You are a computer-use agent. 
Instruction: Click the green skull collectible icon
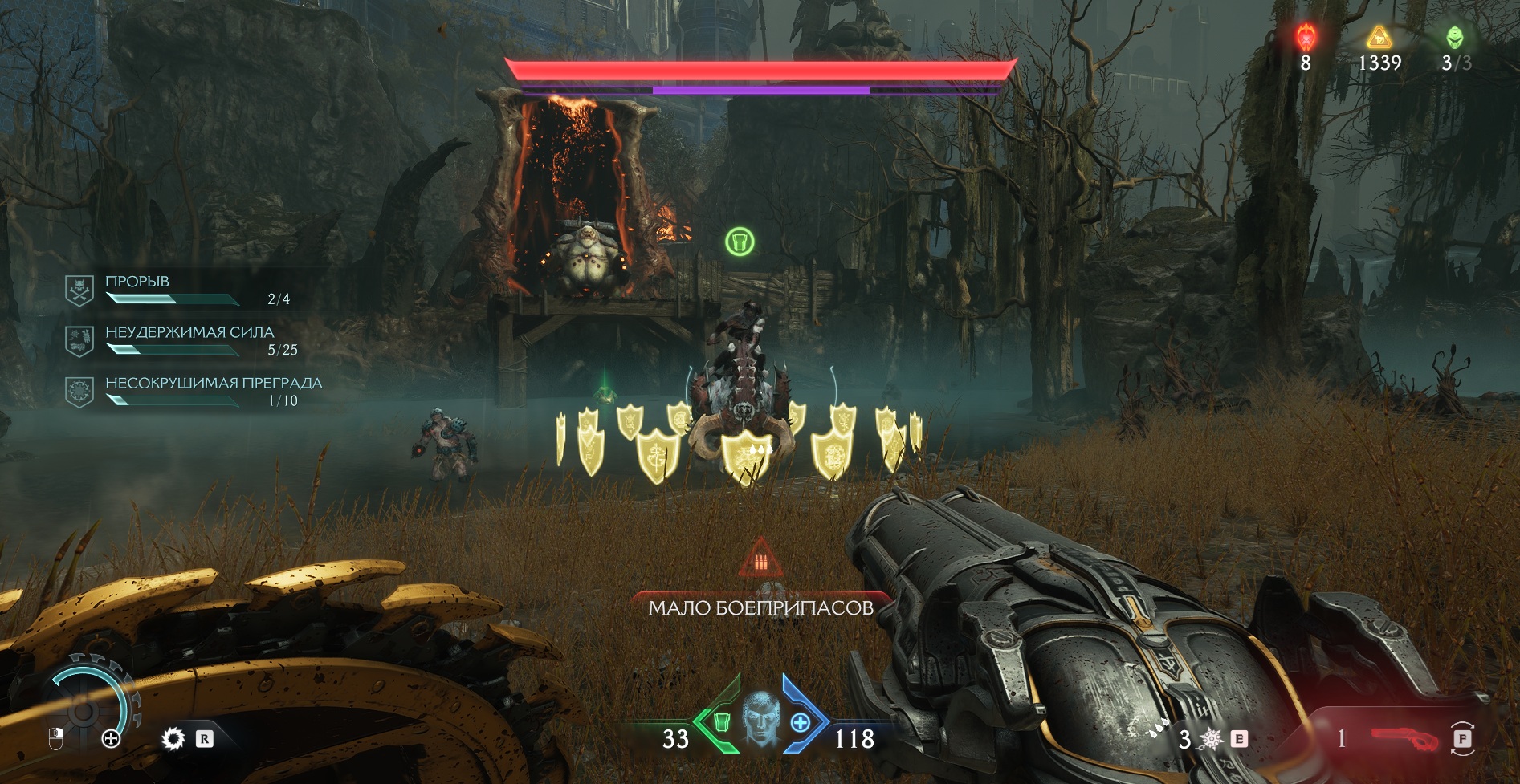tap(1455, 37)
